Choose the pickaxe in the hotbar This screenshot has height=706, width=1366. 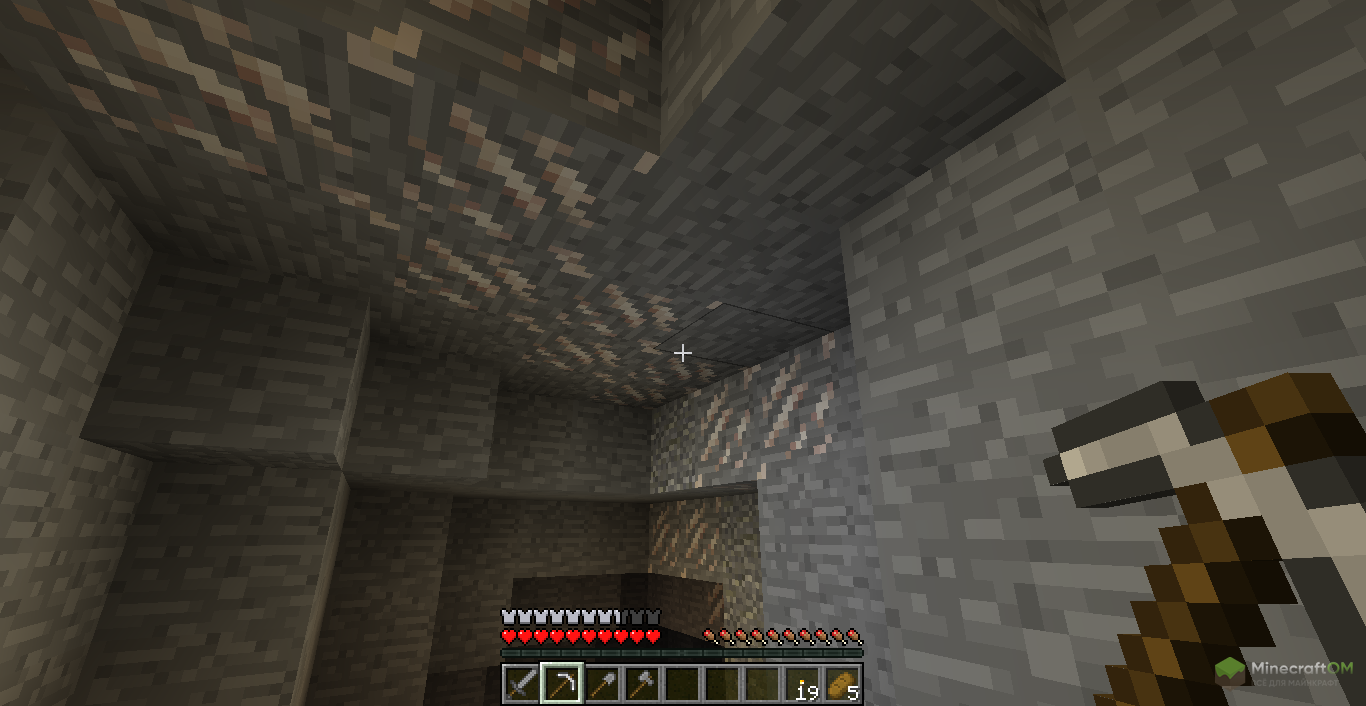coord(561,685)
